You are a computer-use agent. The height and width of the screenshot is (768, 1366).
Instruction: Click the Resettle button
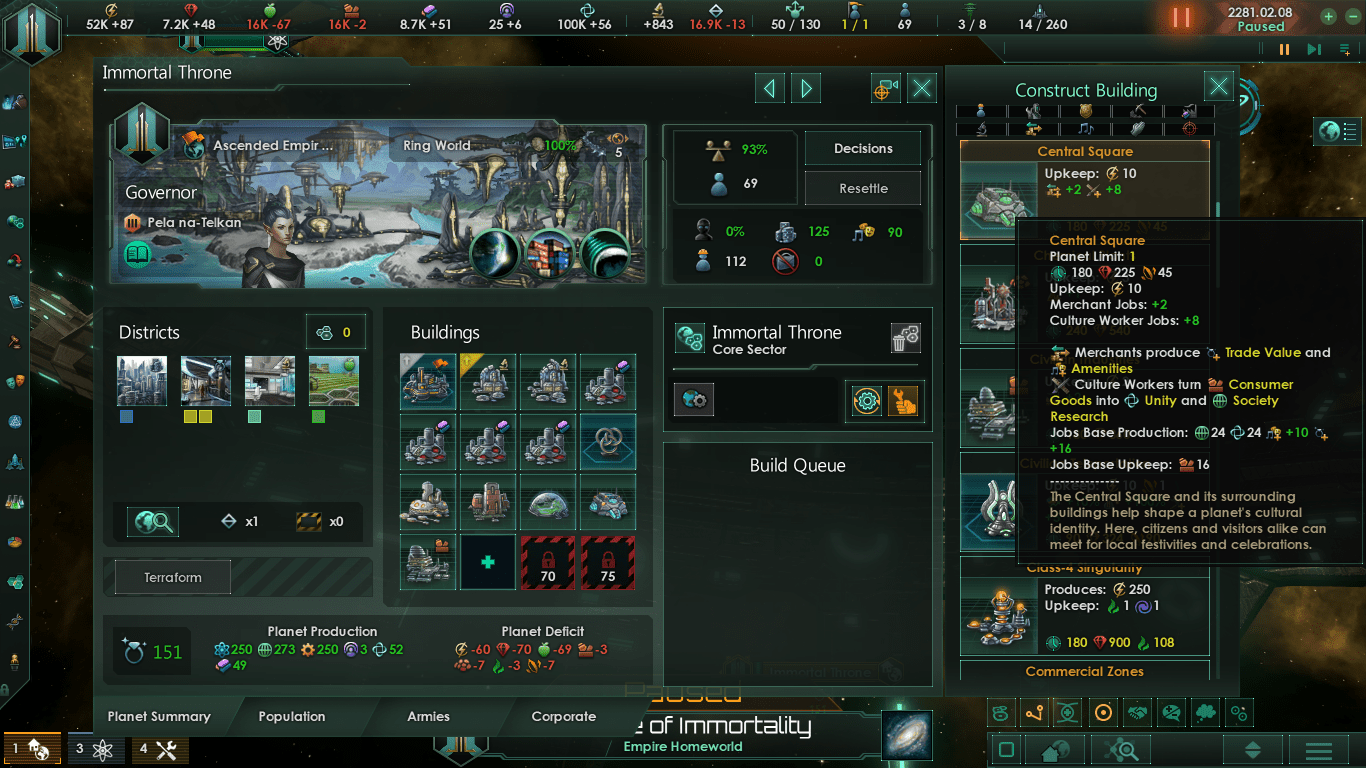[x=863, y=188]
